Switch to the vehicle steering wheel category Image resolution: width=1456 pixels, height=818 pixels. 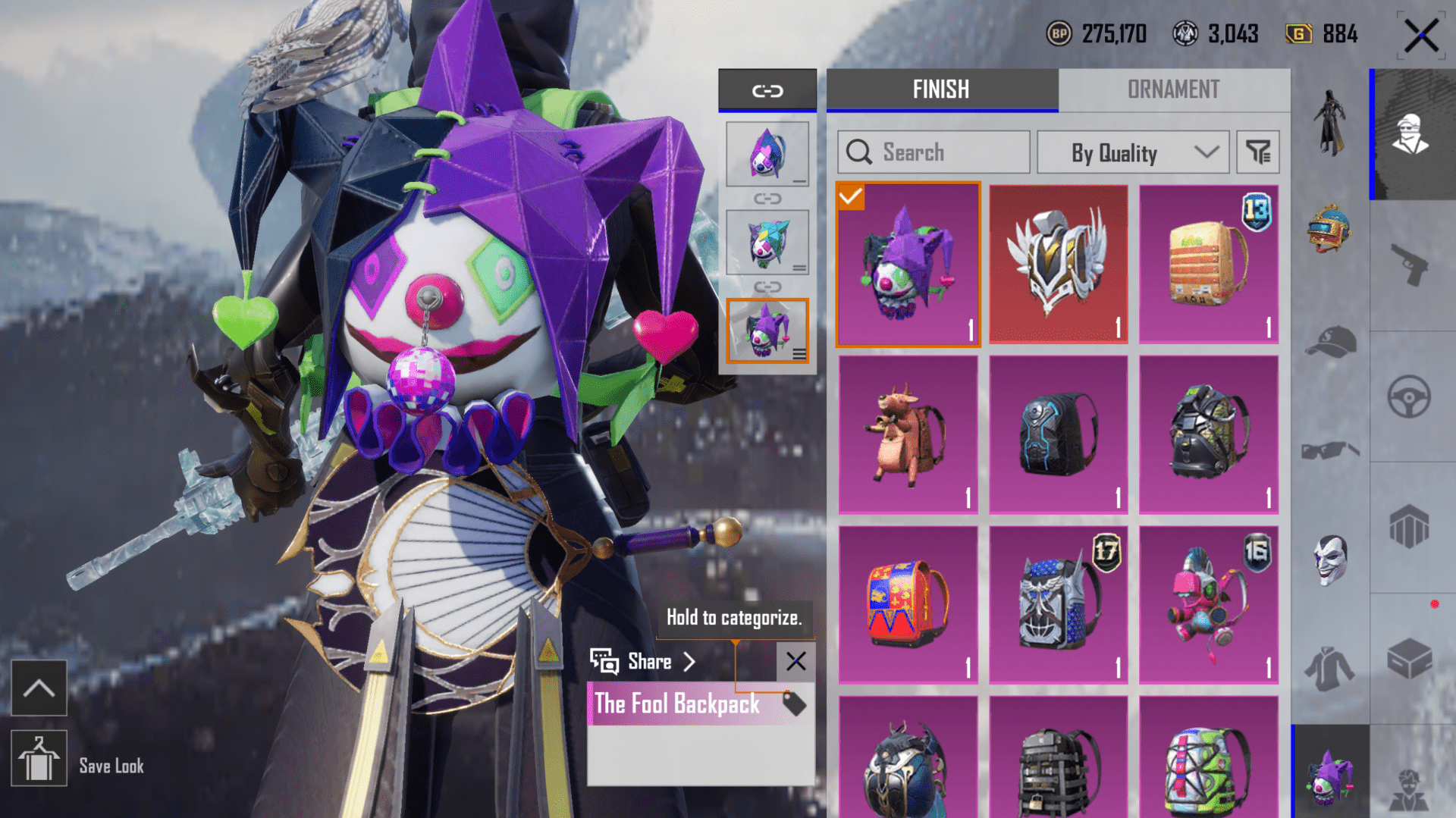1410,396
